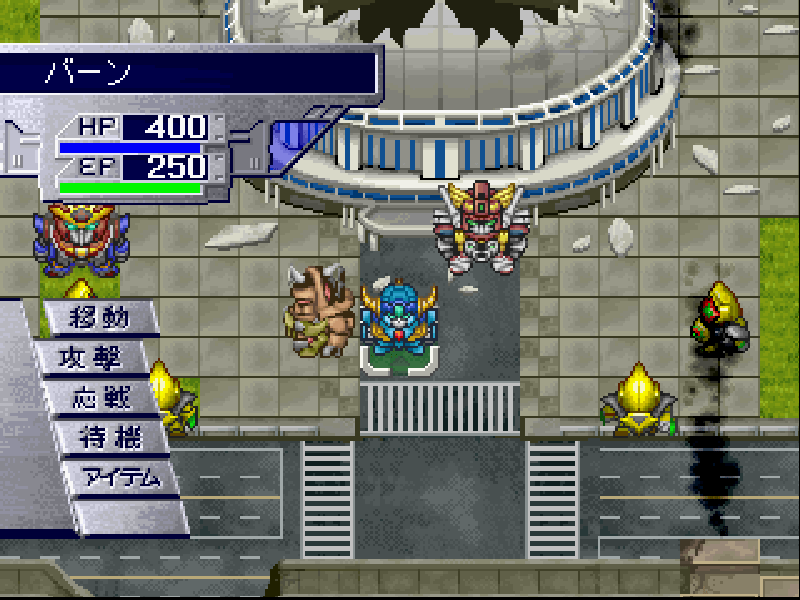Choose the 攻撃 (Attack) command

[x=100, y=359]
